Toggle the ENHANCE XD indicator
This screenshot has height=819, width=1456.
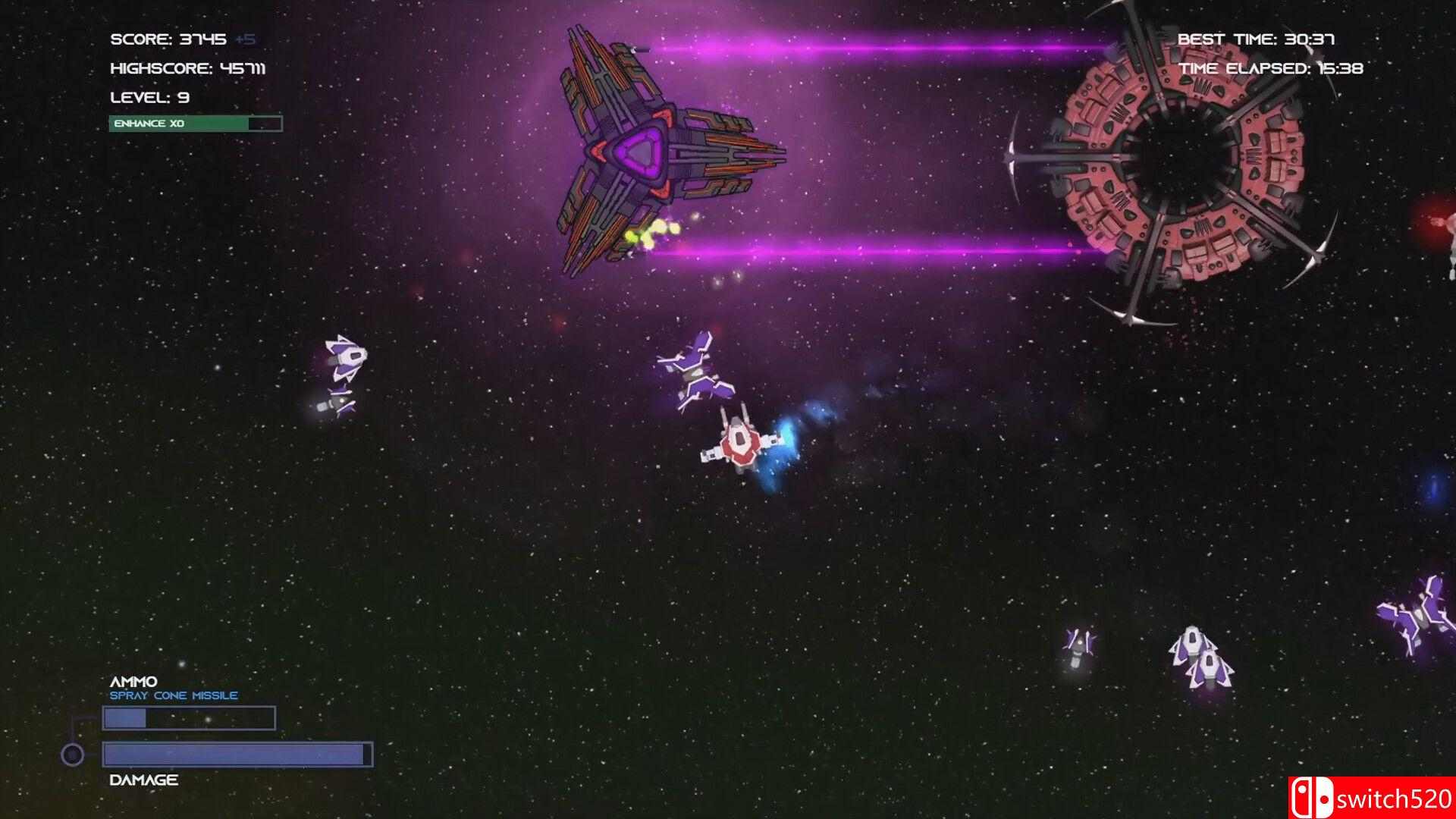(x=196, y=123)
